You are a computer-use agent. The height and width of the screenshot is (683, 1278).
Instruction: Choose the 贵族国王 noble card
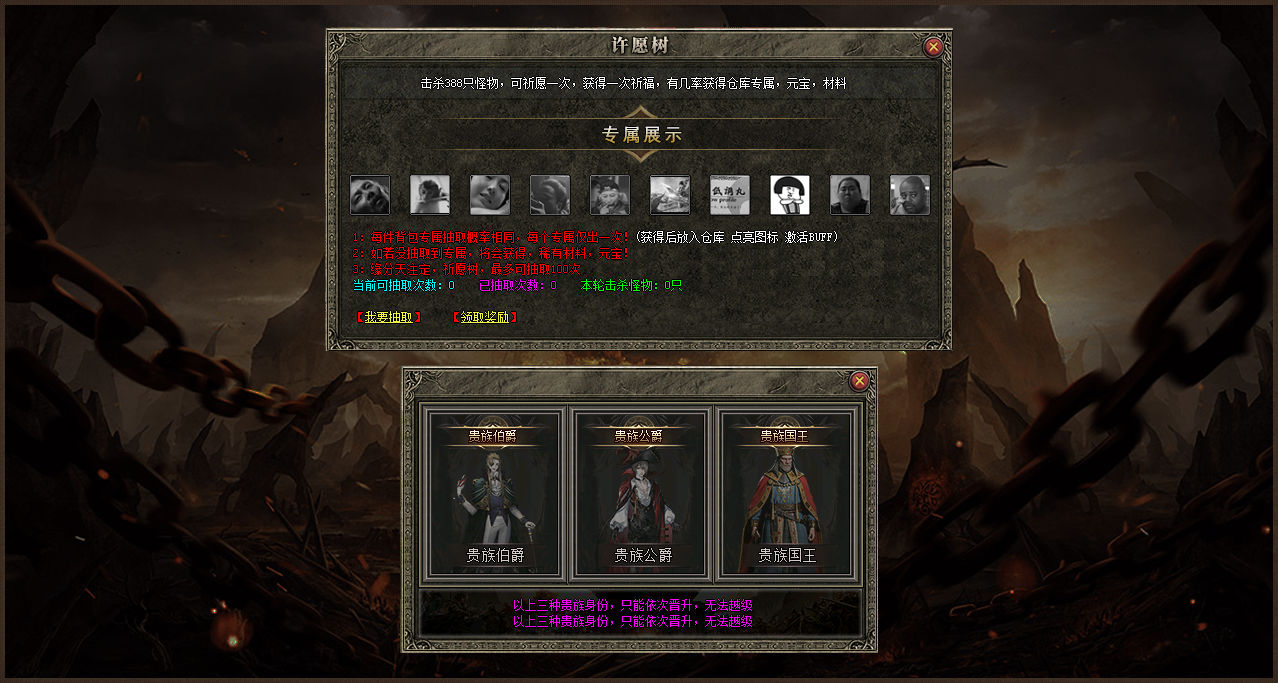click(x=786, y=493)
